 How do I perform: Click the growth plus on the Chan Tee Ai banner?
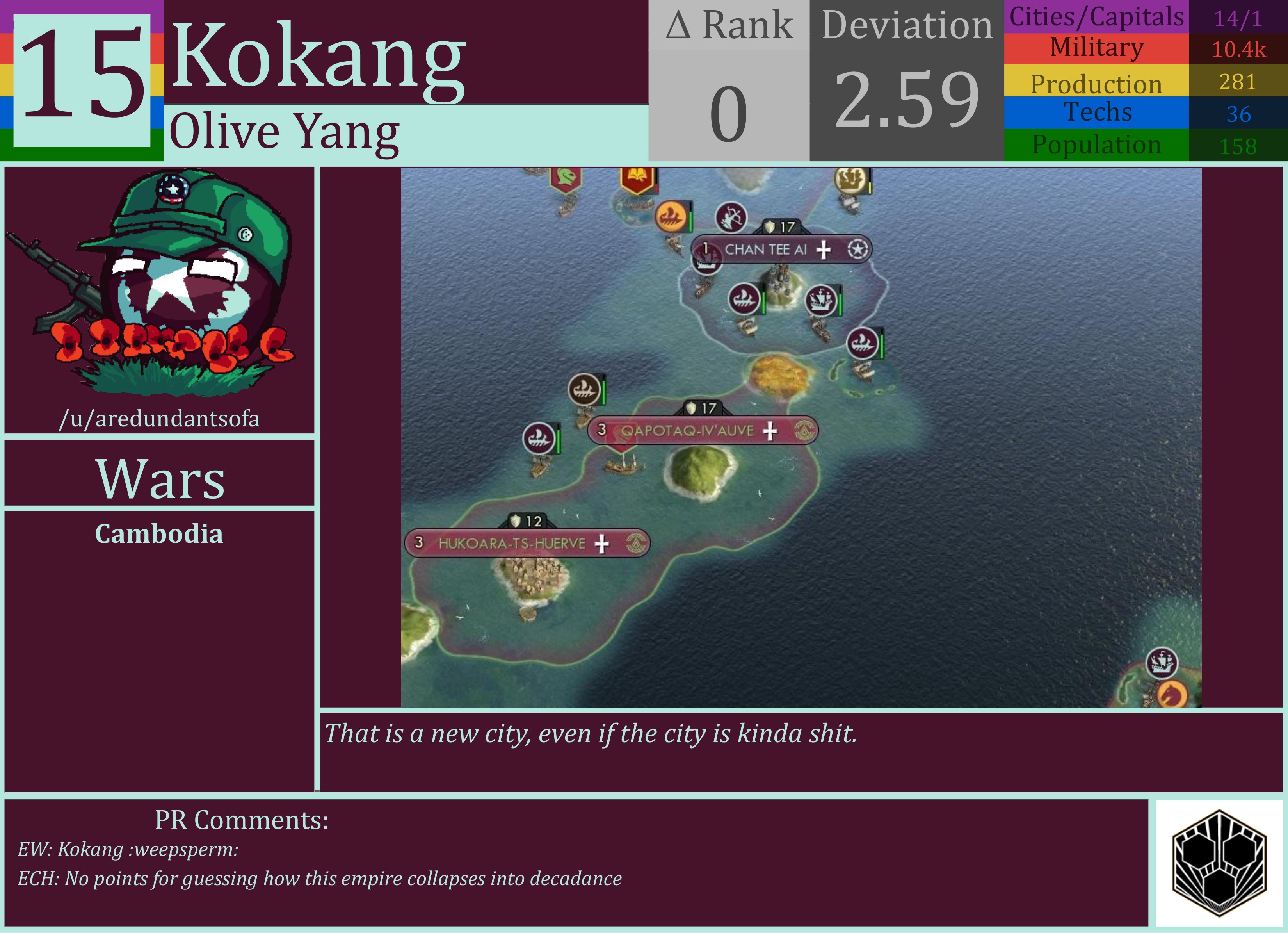pos(825,249)
